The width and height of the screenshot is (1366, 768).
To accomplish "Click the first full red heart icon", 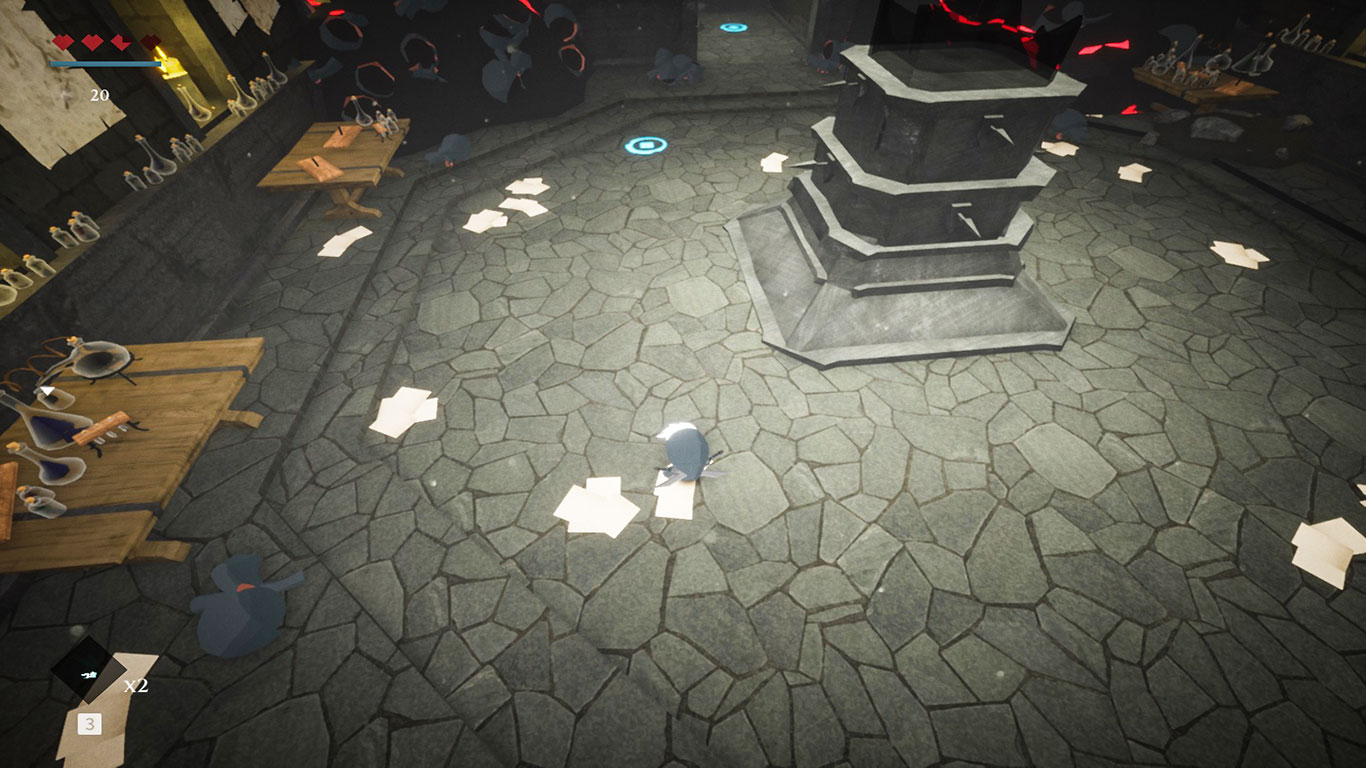I will point(62,42).
